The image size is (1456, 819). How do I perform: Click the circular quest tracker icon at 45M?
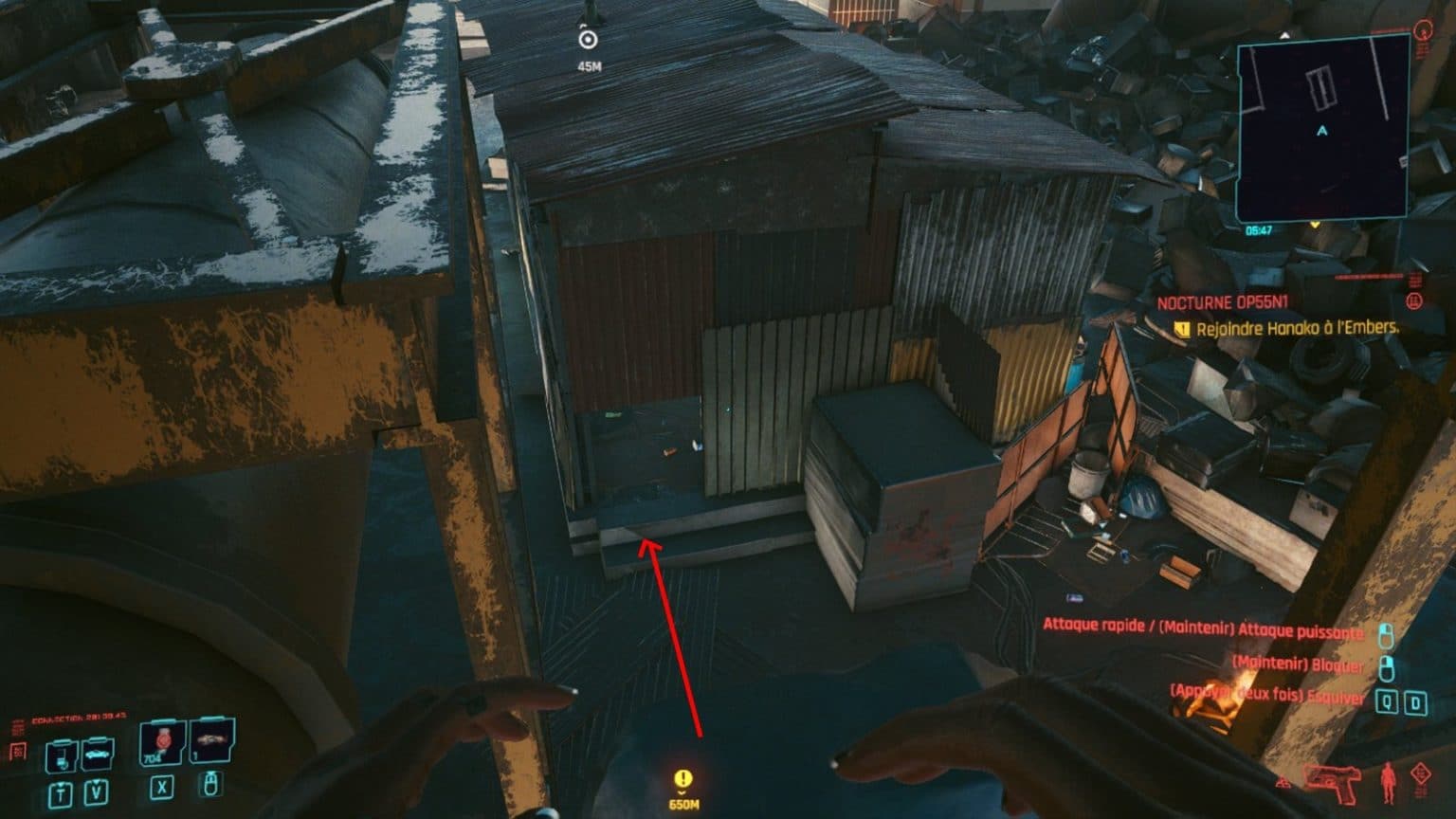click(x=590, y=40)
